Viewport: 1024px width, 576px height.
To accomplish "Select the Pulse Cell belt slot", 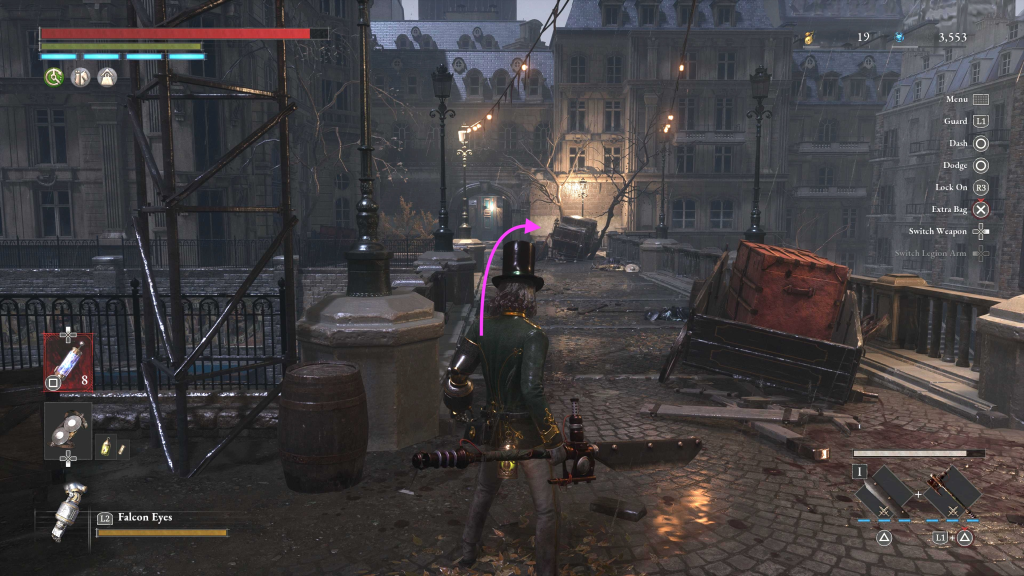I will point(68,360).
